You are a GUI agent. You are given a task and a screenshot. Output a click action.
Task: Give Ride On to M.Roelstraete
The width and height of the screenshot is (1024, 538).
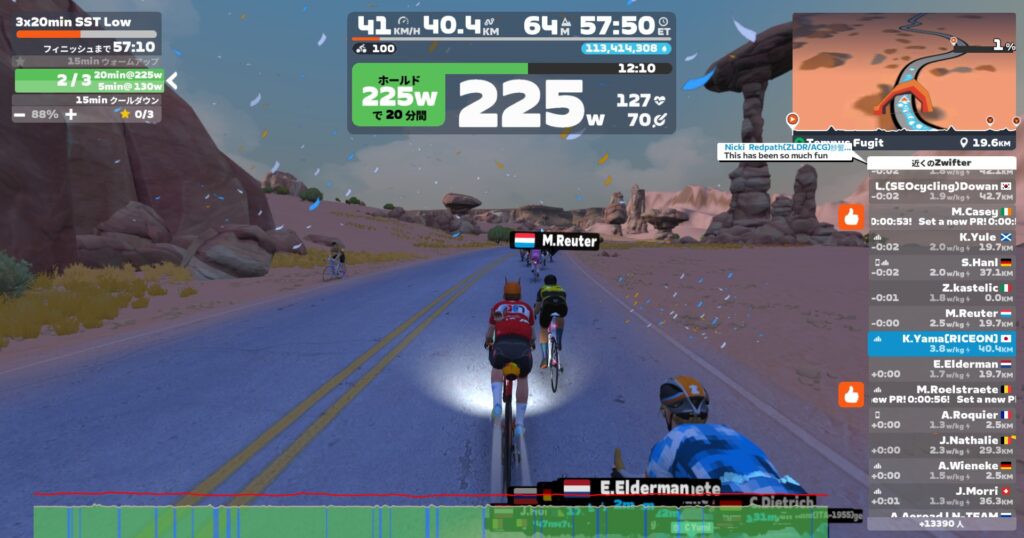pos(851,394)
